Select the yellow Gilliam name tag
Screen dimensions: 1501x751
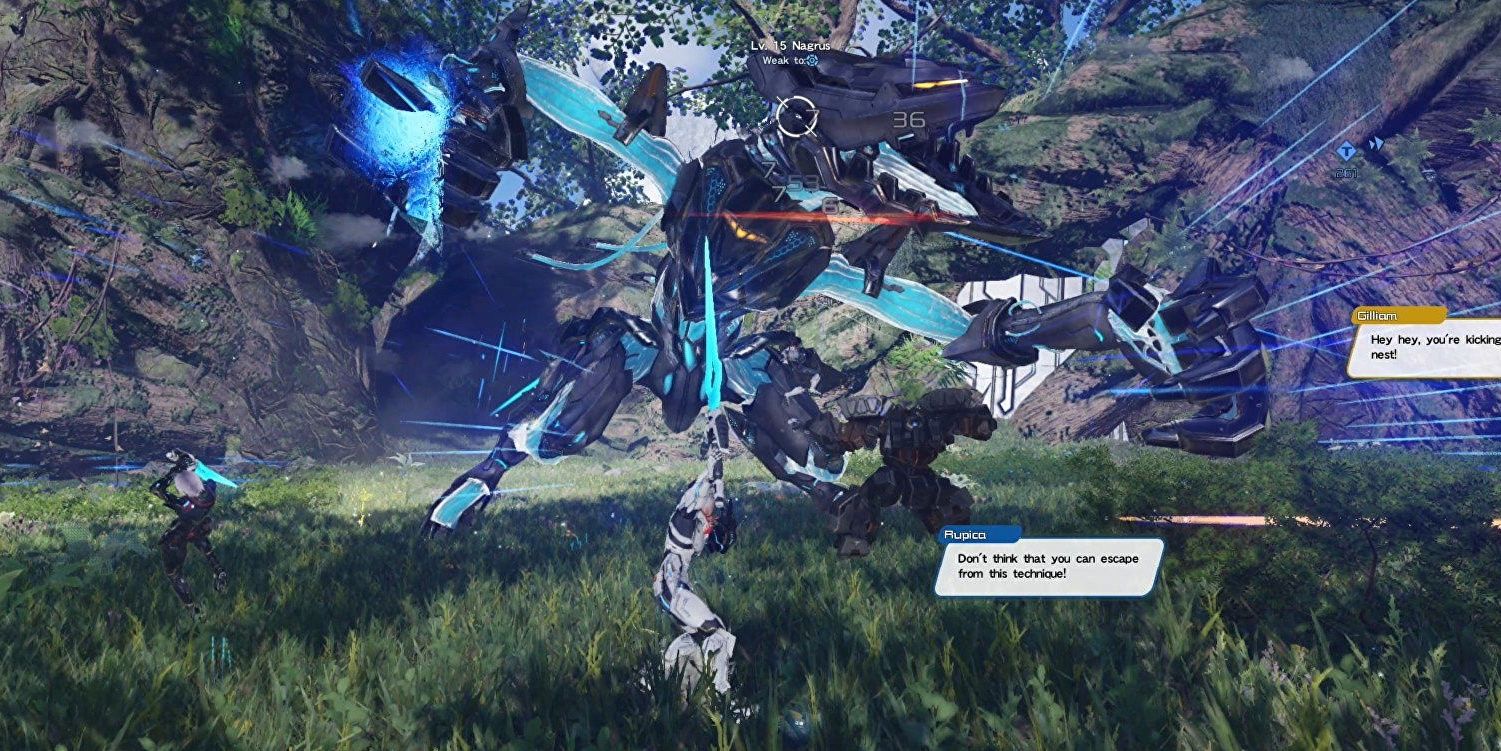click(1396, 315)
